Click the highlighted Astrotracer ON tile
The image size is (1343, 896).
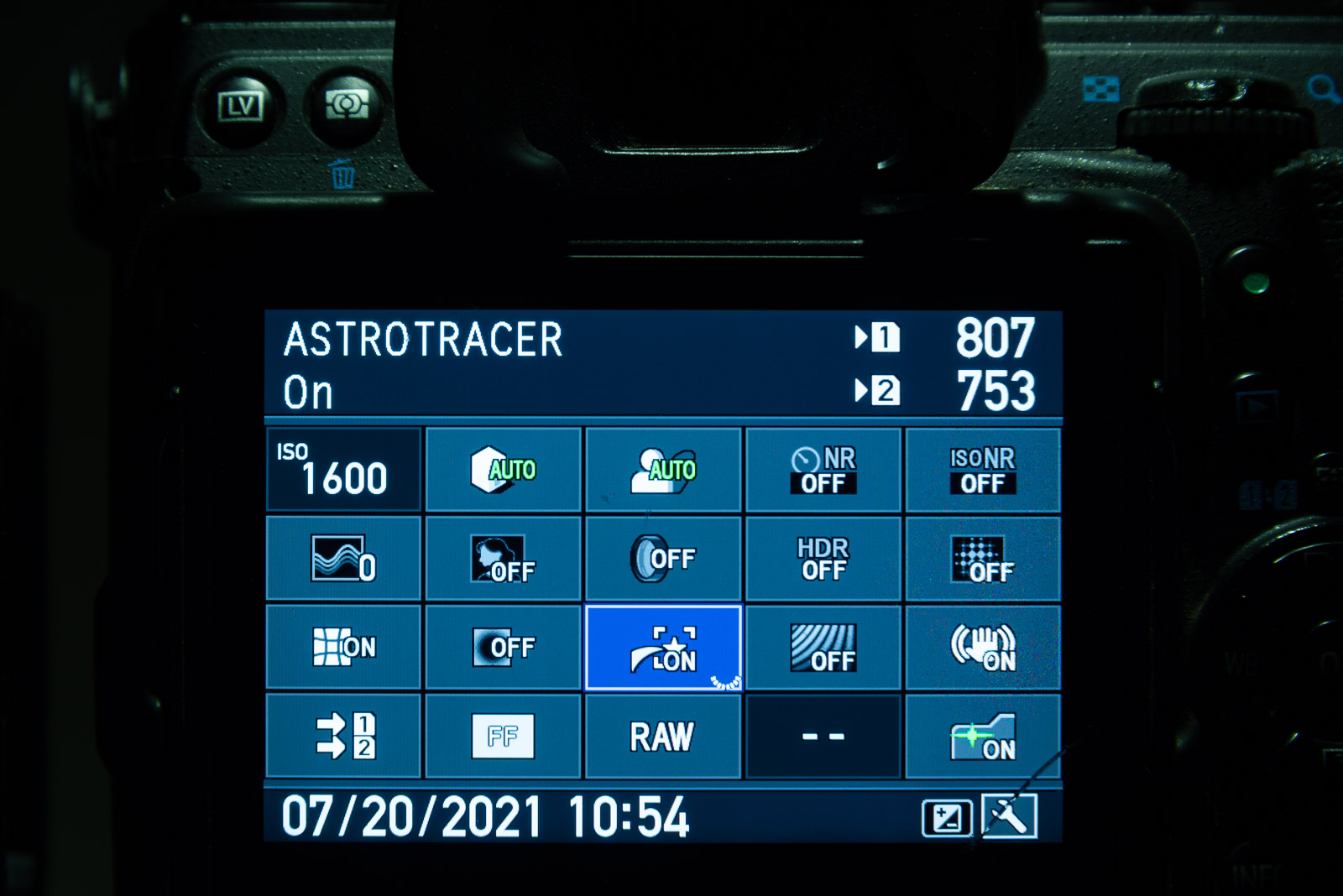point(663,648)
